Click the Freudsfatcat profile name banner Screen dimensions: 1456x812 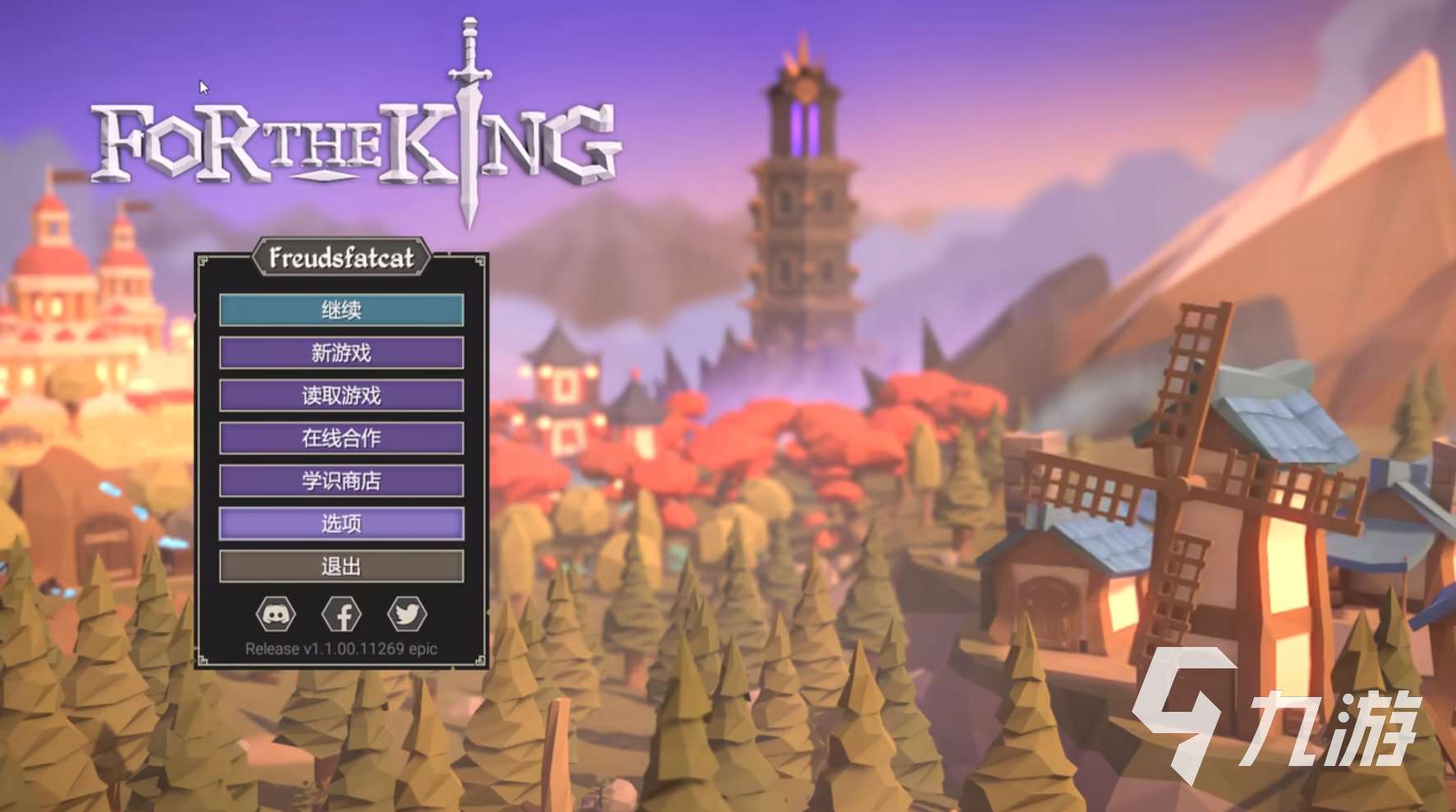[x=341, y=258]
